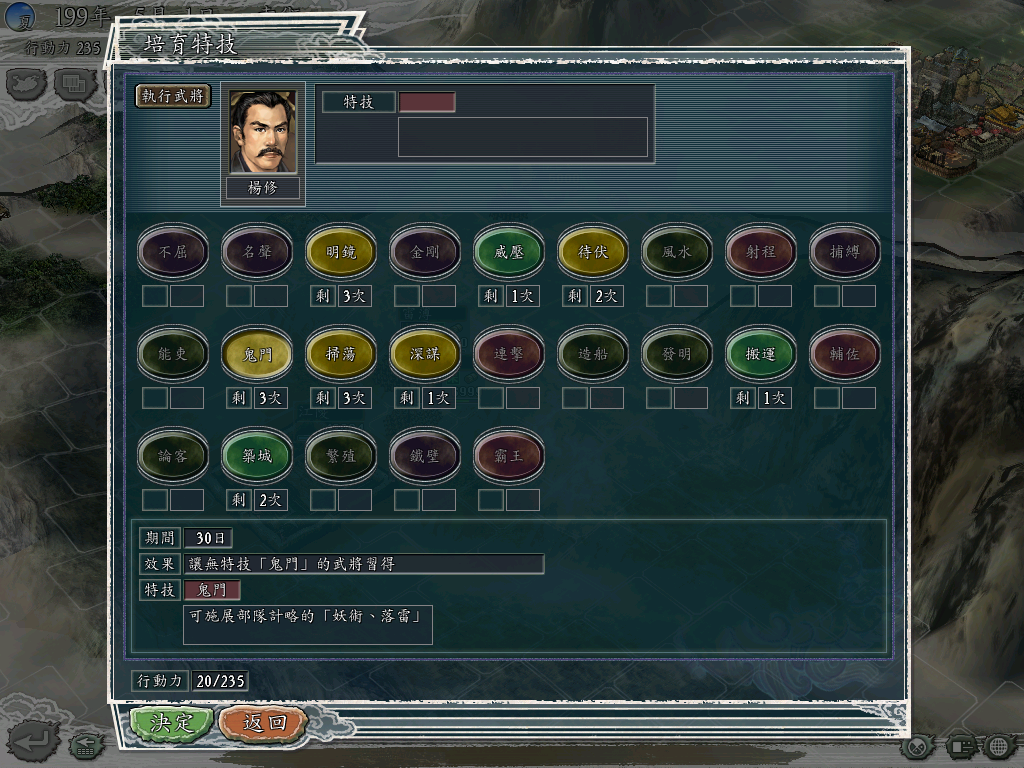1024x768 pixels.
Task: Go back with the 返回 button
Action: tap(264, 722)
